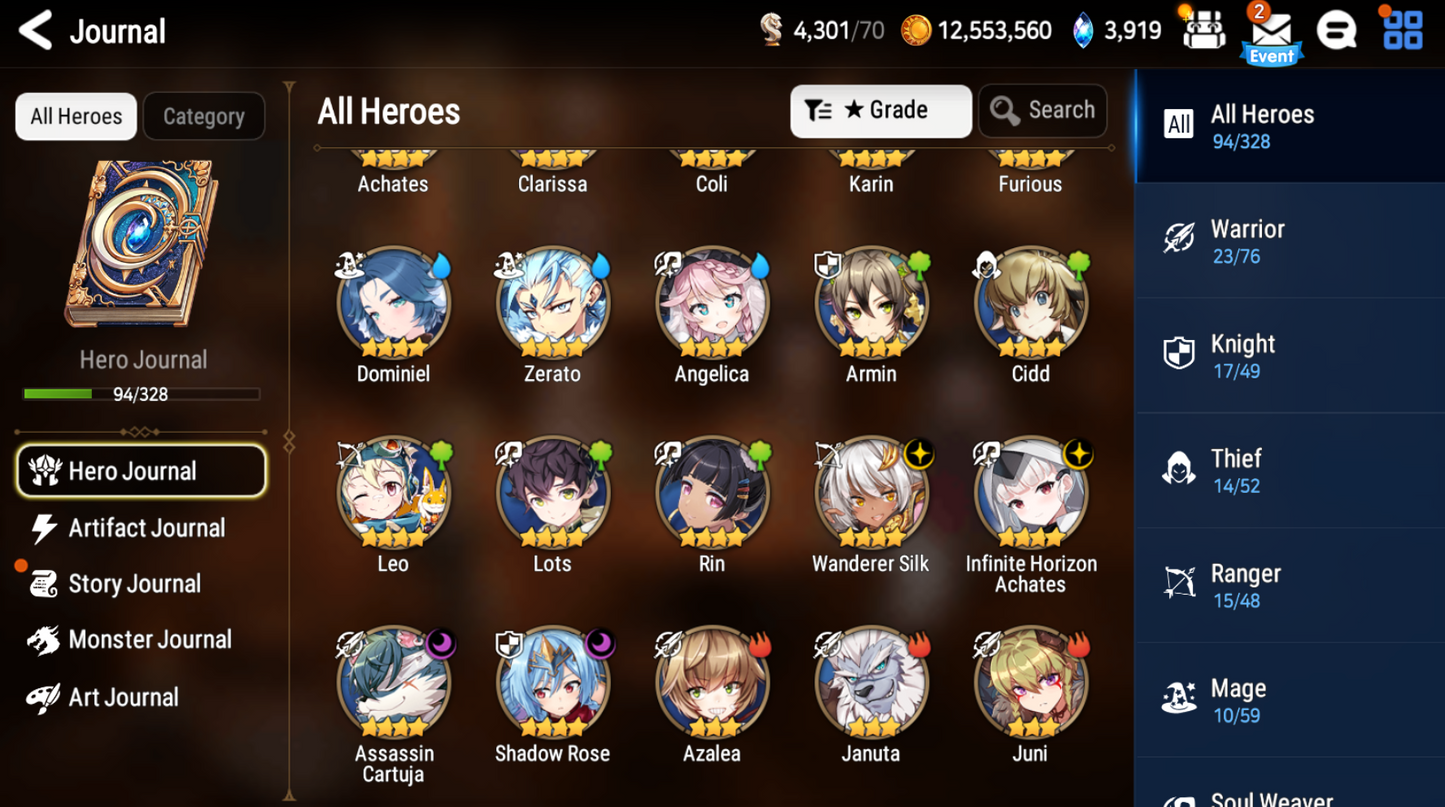The width and height of the screenshot is (1445, 807).
Task: Open the community chat icon
Action: (x=1338, y=30)
